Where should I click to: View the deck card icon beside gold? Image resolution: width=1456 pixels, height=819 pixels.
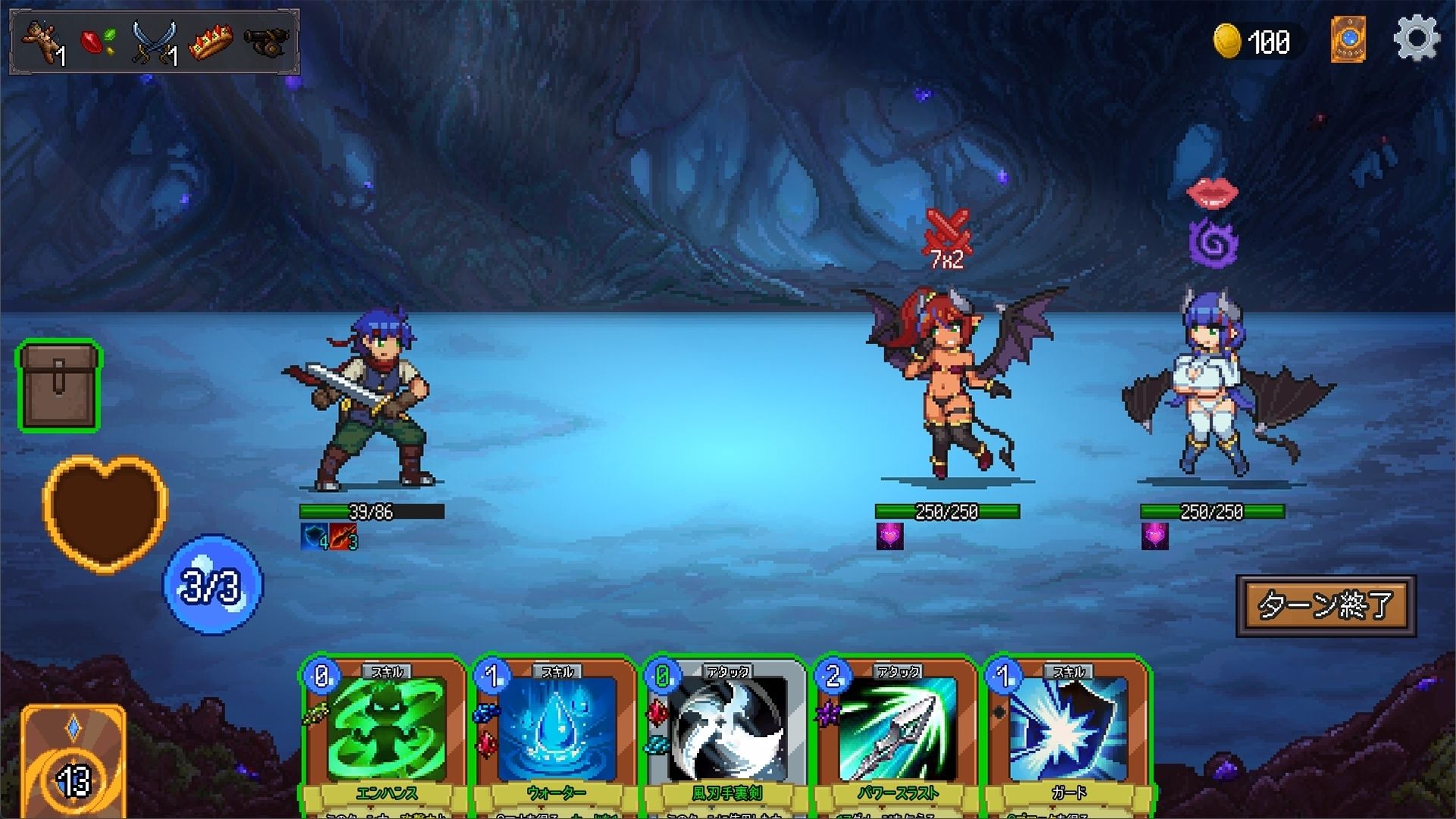(x=1348, y=39)
